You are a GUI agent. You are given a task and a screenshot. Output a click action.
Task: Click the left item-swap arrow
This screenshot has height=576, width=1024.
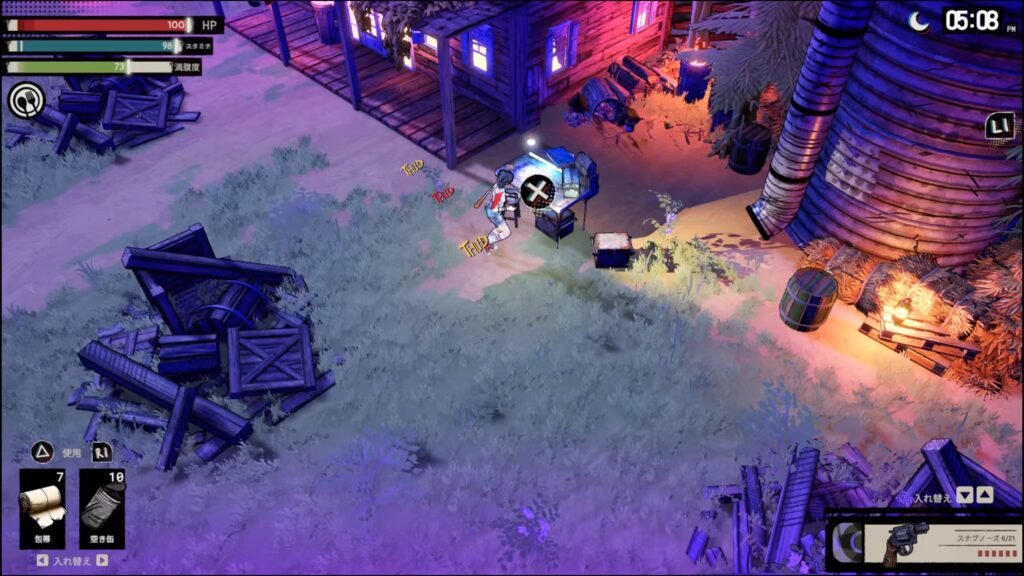click(x=41, y=561)
